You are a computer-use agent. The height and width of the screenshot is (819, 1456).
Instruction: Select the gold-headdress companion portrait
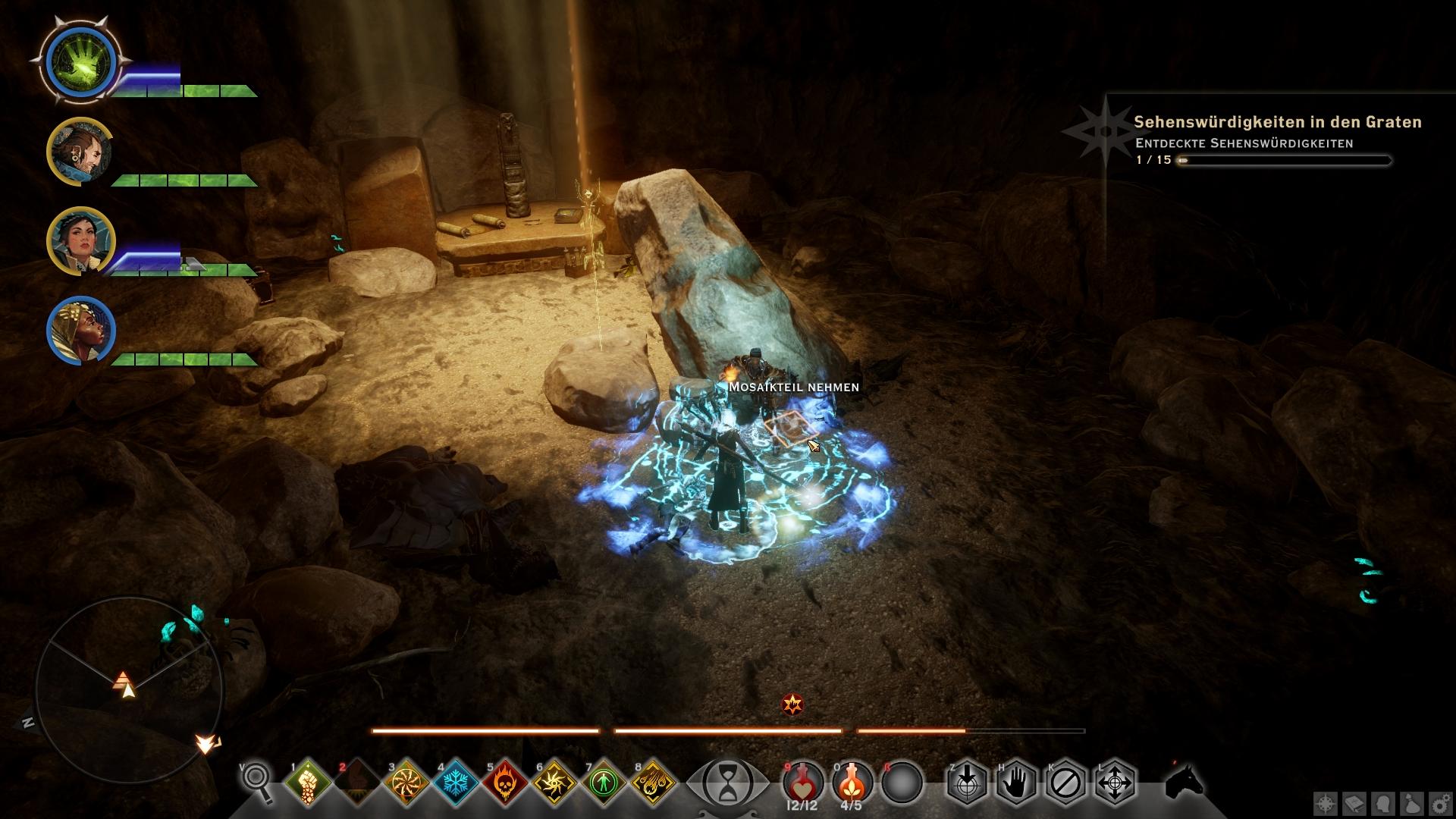coord(81,331)
